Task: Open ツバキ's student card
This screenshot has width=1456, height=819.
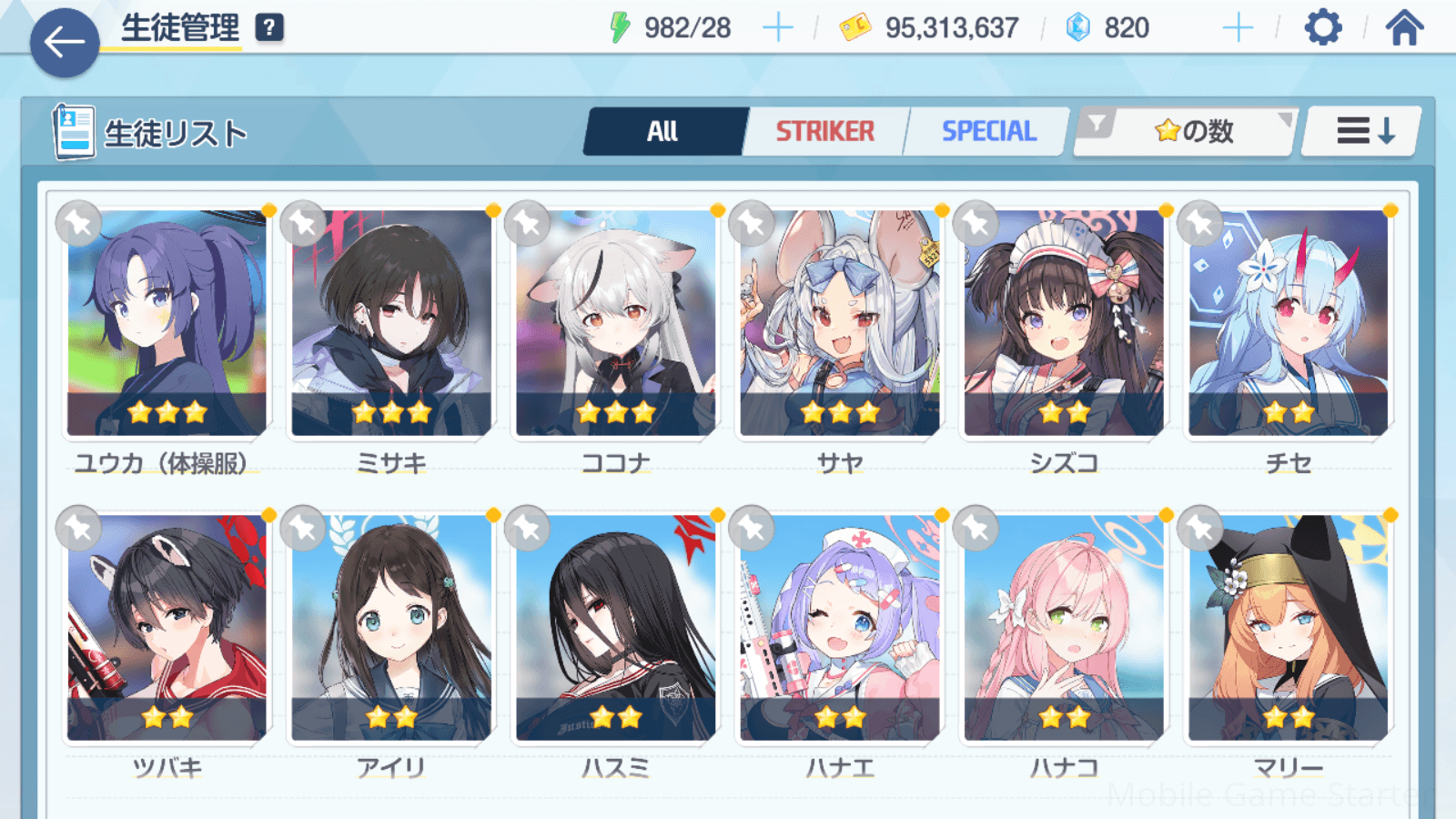Action: pyautogui.click(x=167, y=628)
